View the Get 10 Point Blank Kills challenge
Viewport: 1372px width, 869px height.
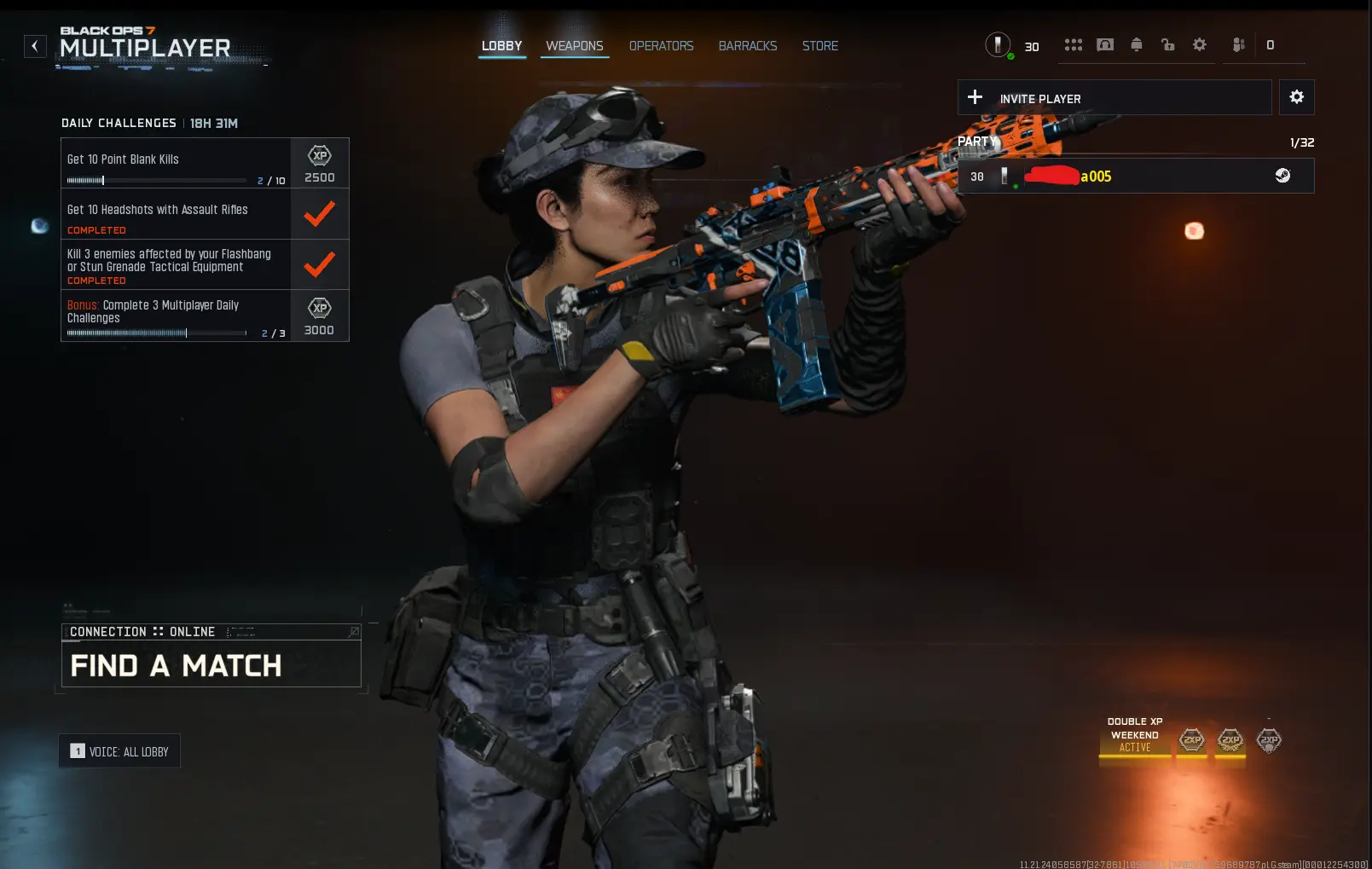[176, 163]
